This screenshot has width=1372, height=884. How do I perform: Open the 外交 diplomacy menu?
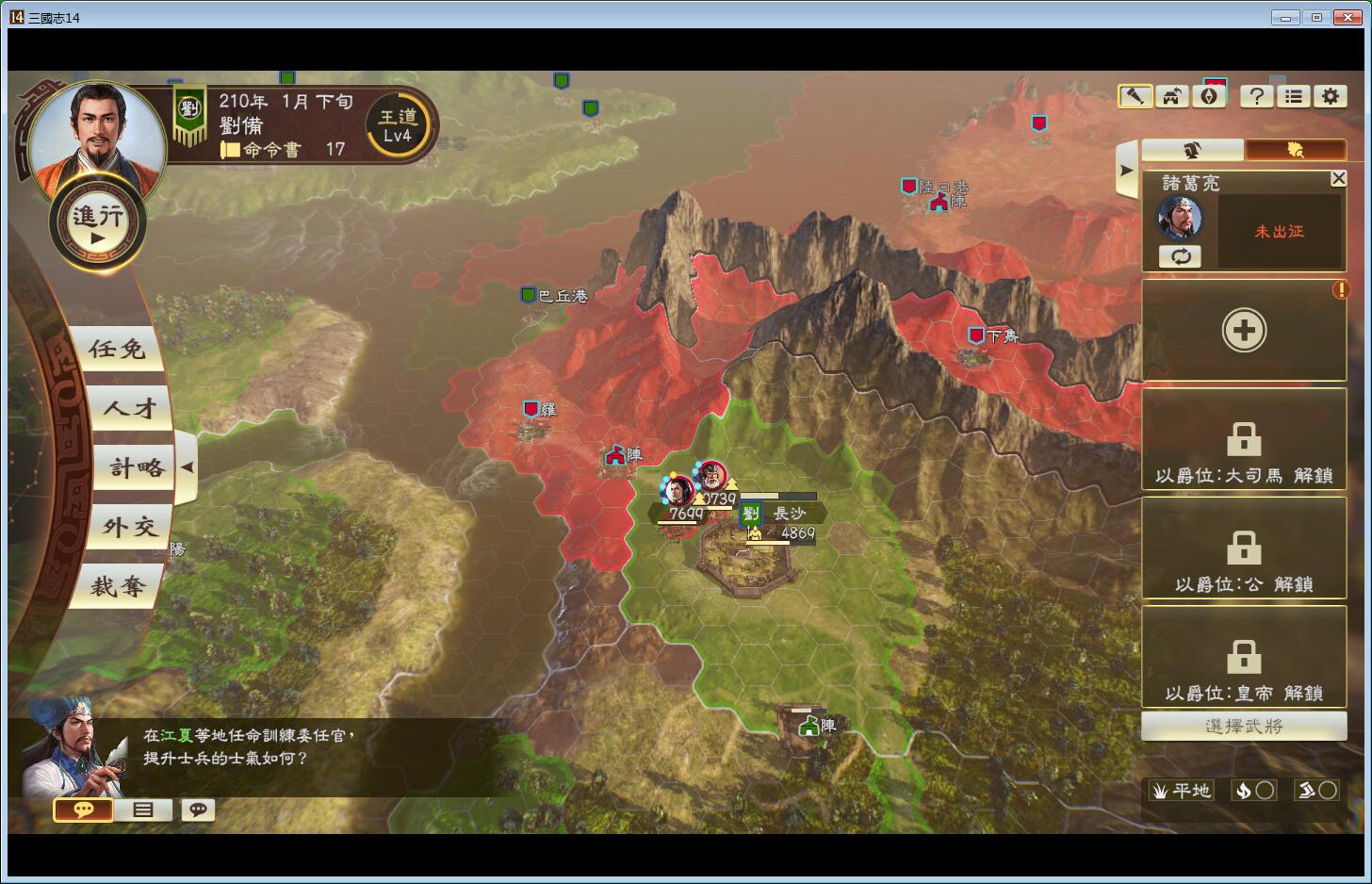point(129,528)
